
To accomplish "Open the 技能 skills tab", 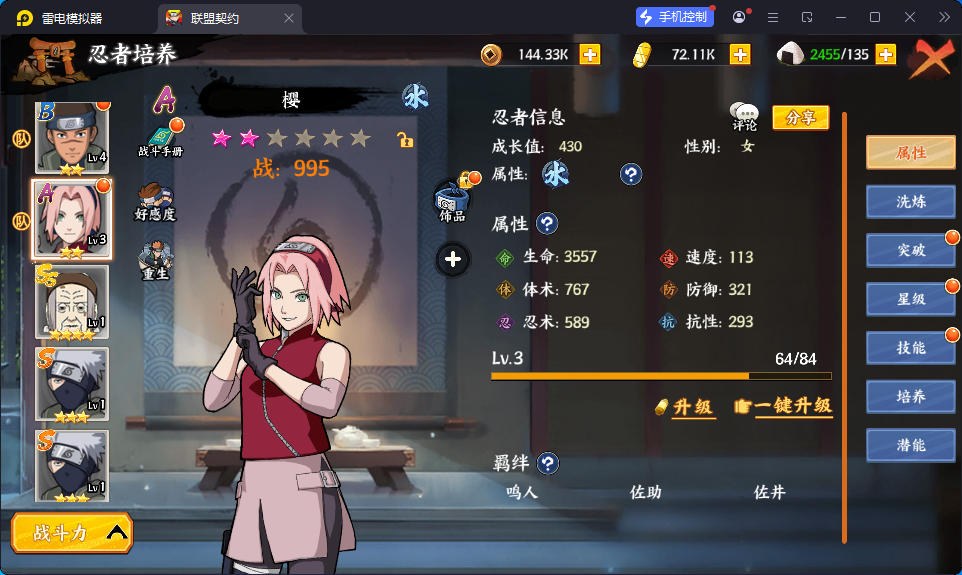I will 910,347.
